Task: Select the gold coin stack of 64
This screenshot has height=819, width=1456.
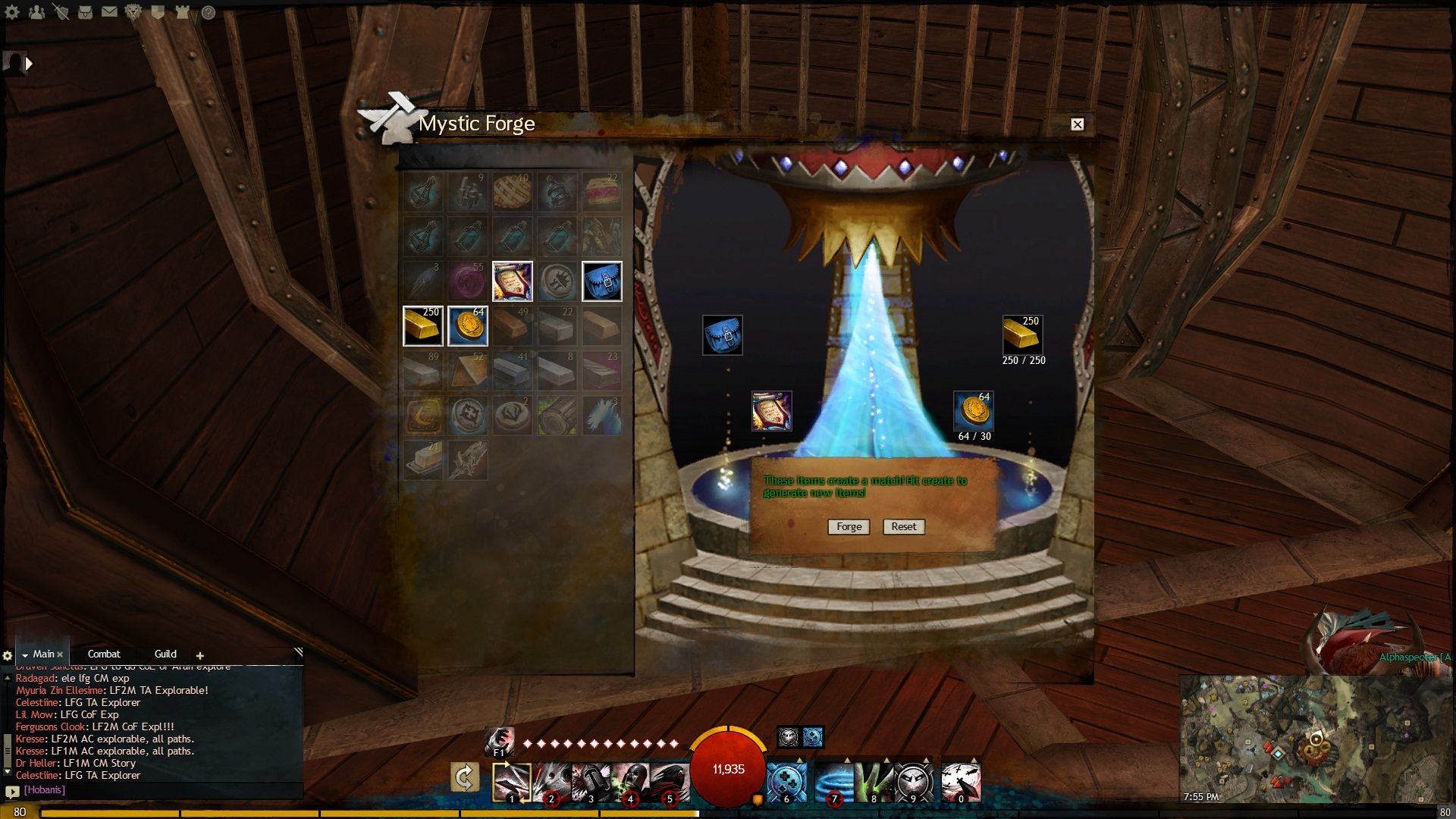Action: [x=467, y=326]
